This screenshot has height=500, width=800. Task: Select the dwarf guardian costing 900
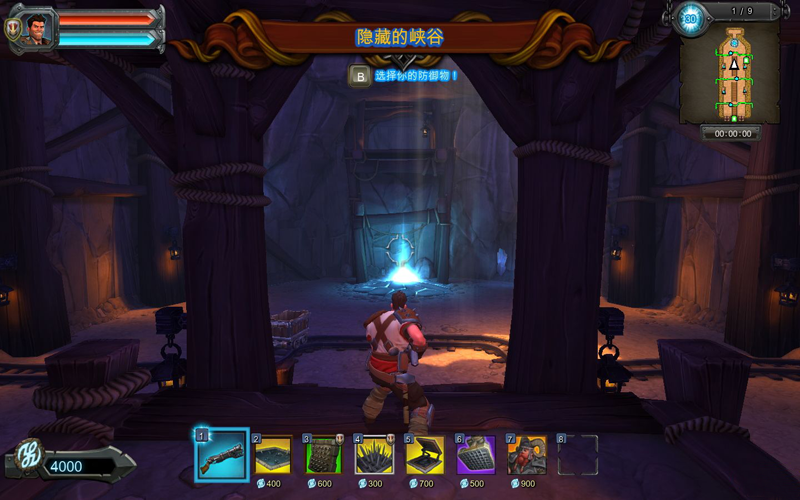[527, 455]
